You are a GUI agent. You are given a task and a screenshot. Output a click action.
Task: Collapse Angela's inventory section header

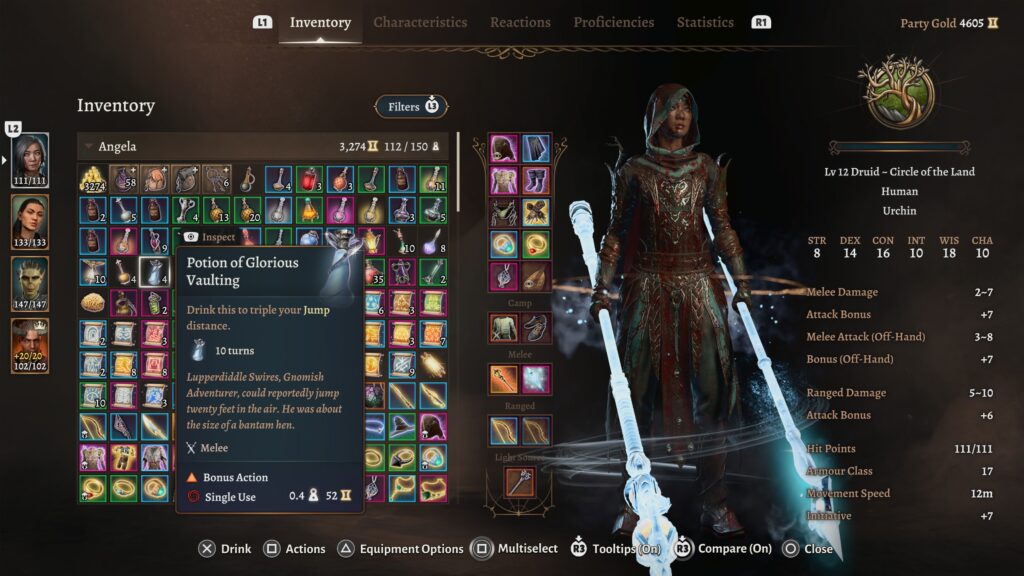[x=88, y=147]
